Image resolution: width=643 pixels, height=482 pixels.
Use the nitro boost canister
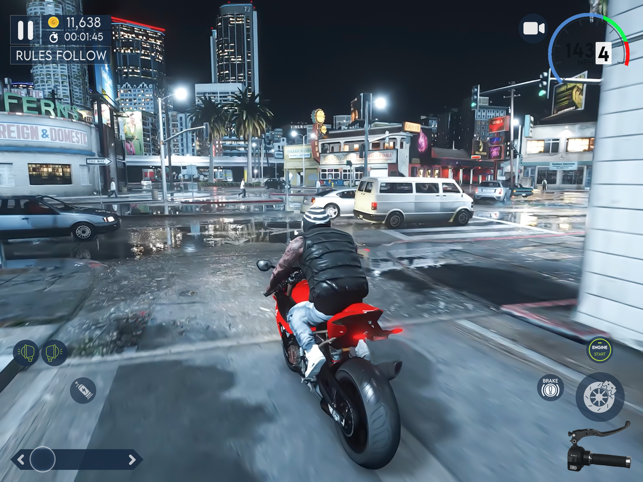click(x=83, y=390)
